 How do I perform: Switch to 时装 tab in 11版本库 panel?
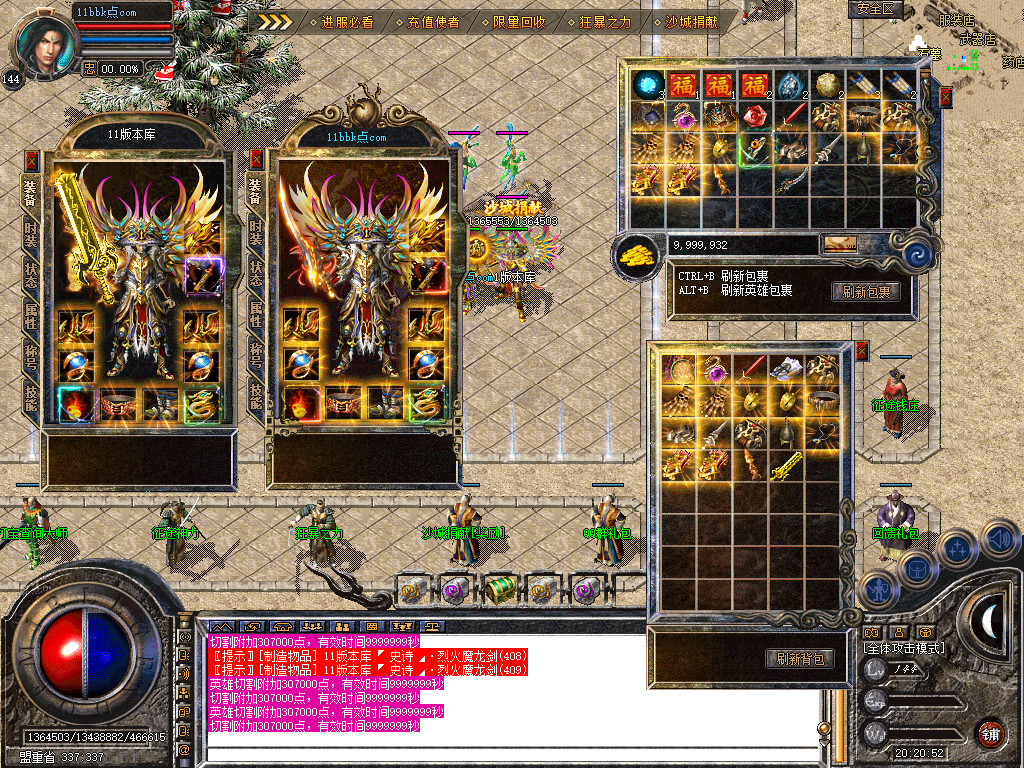point(31,232)
